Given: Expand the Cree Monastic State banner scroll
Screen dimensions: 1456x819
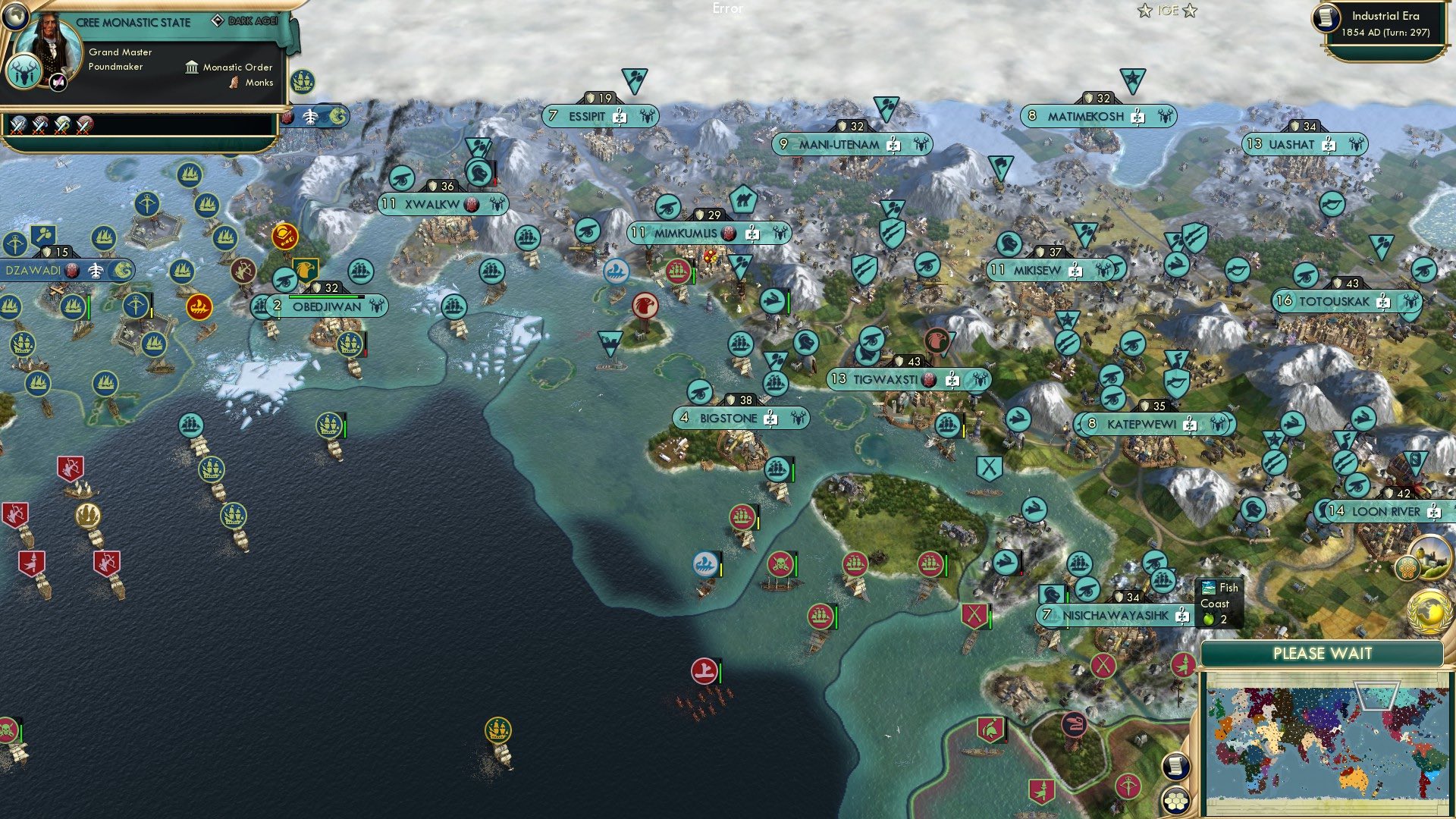Looking at the screenshot, I should [133, 22].
